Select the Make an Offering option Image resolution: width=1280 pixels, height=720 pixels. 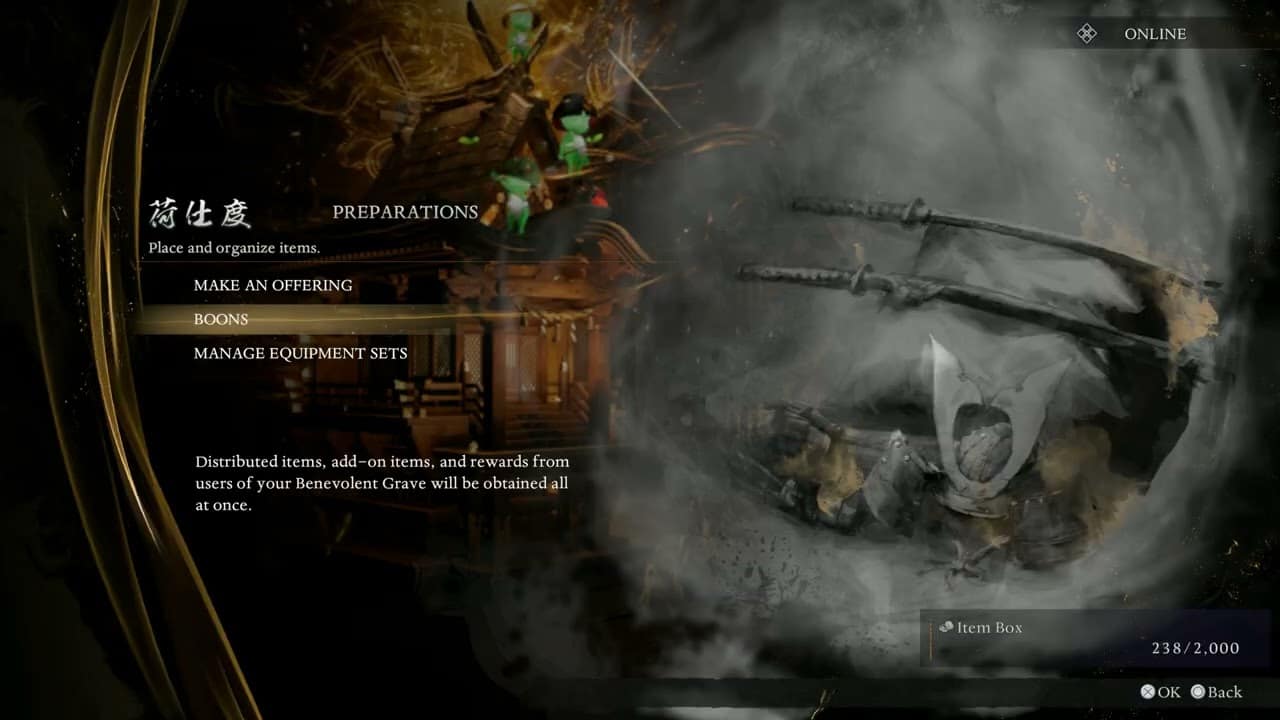coord(273,285)
